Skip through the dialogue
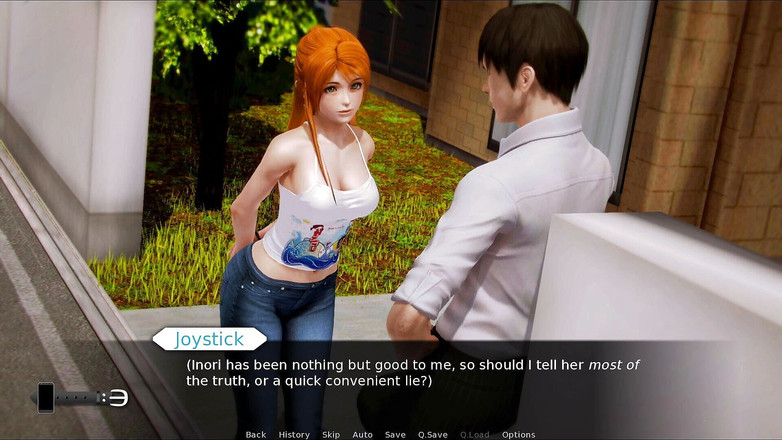This screenshot has height=440, width=782. [331, 435]
